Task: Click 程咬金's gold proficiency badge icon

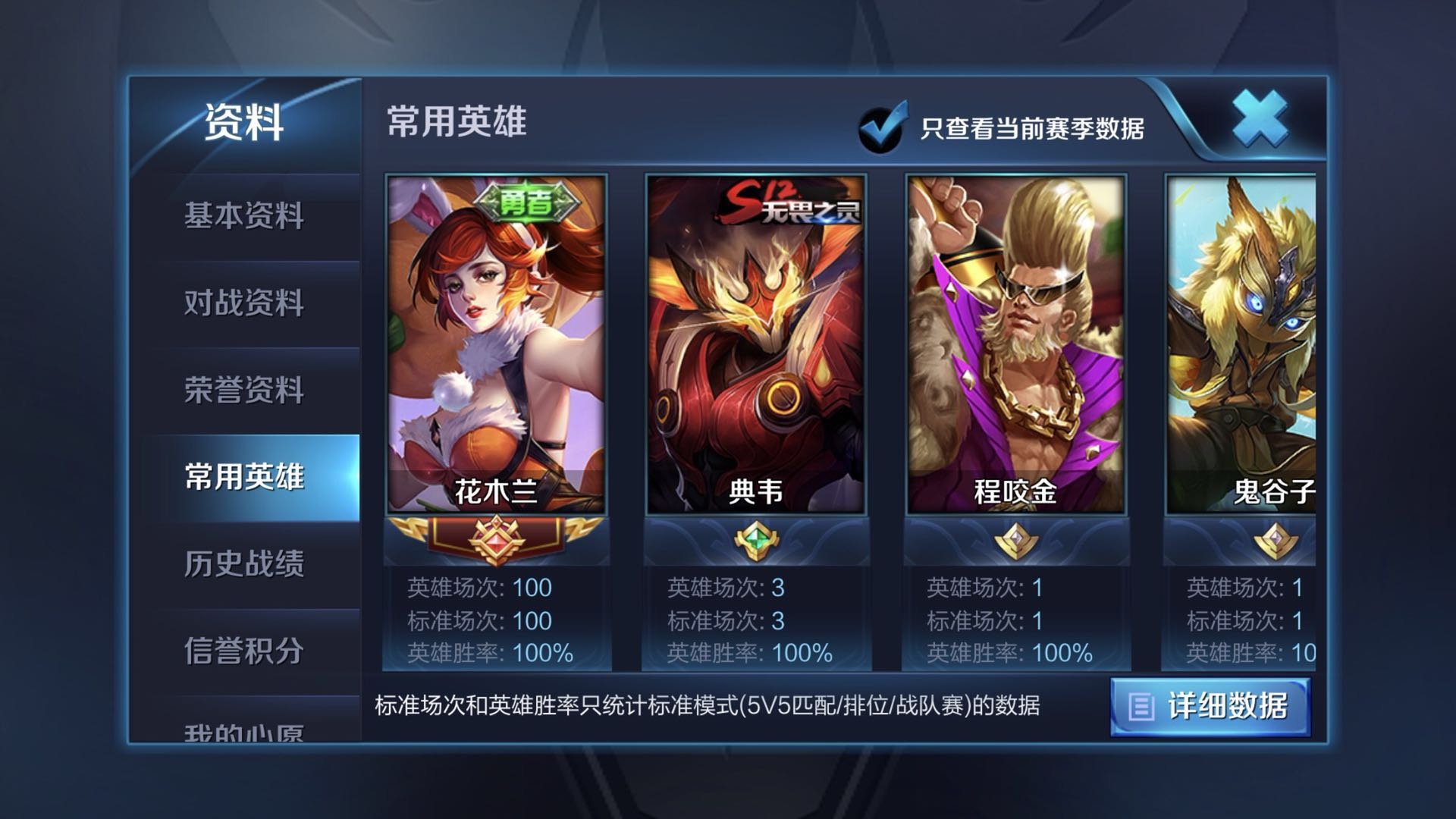Action: pos(1018,538)
